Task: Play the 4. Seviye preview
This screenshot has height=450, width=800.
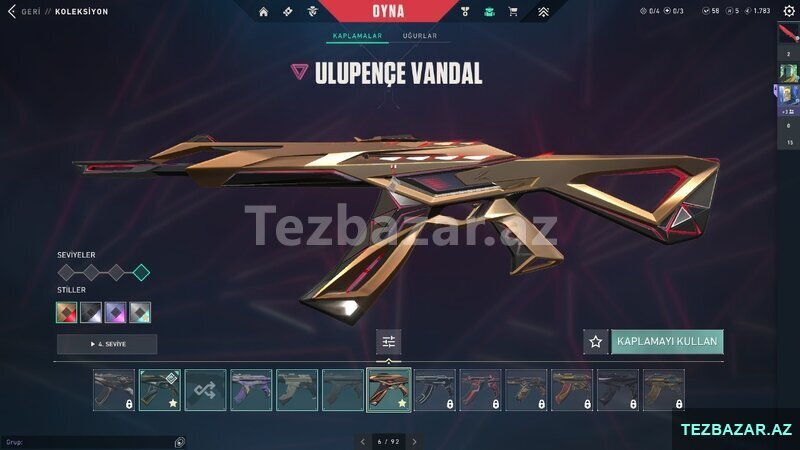Action: click(x=107, y=344)
